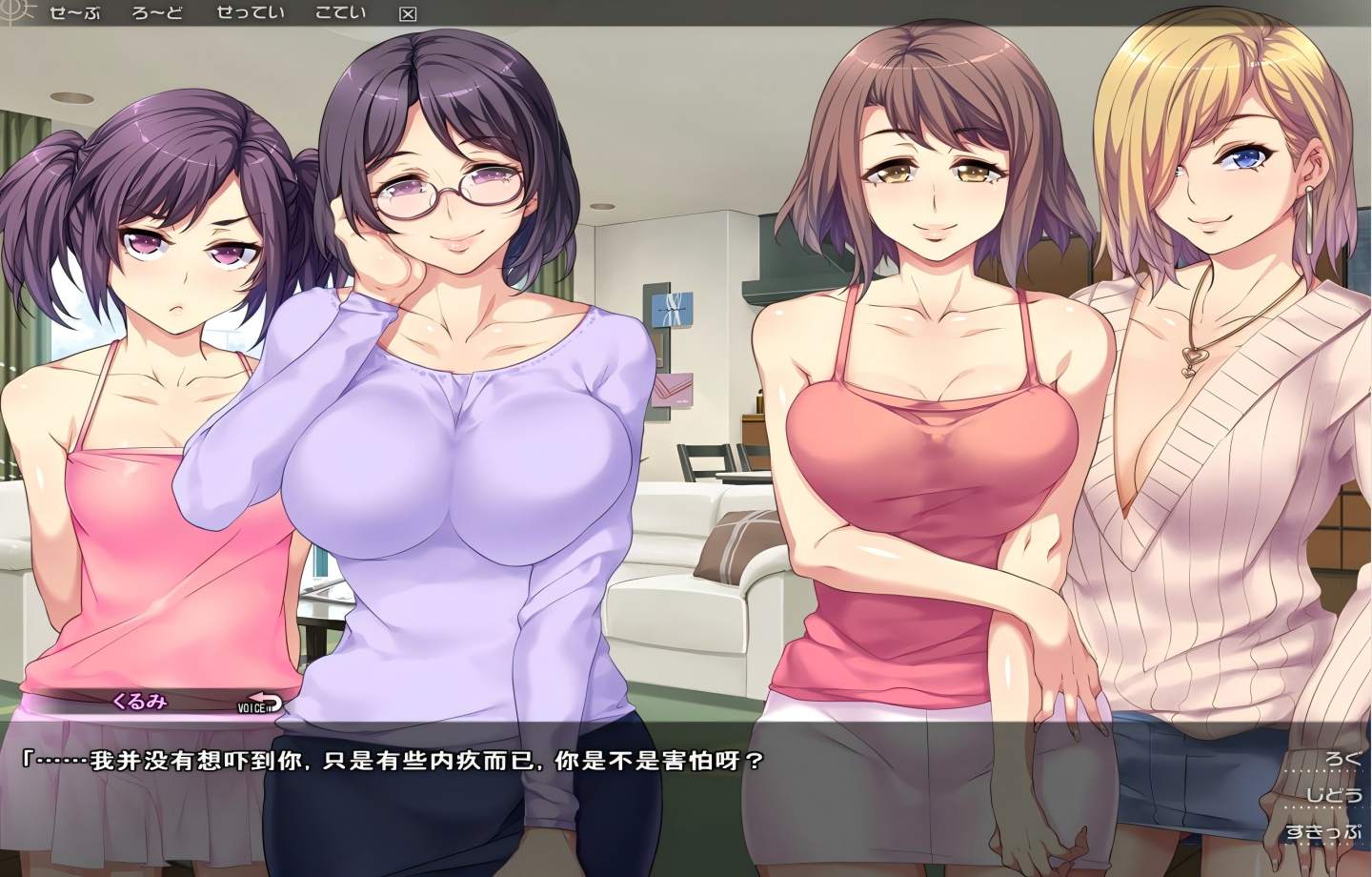The height and width of the screenshot is (877, 1372).
Task: Click the compass-style icon at top left
Action: click(x=10, y=11)
